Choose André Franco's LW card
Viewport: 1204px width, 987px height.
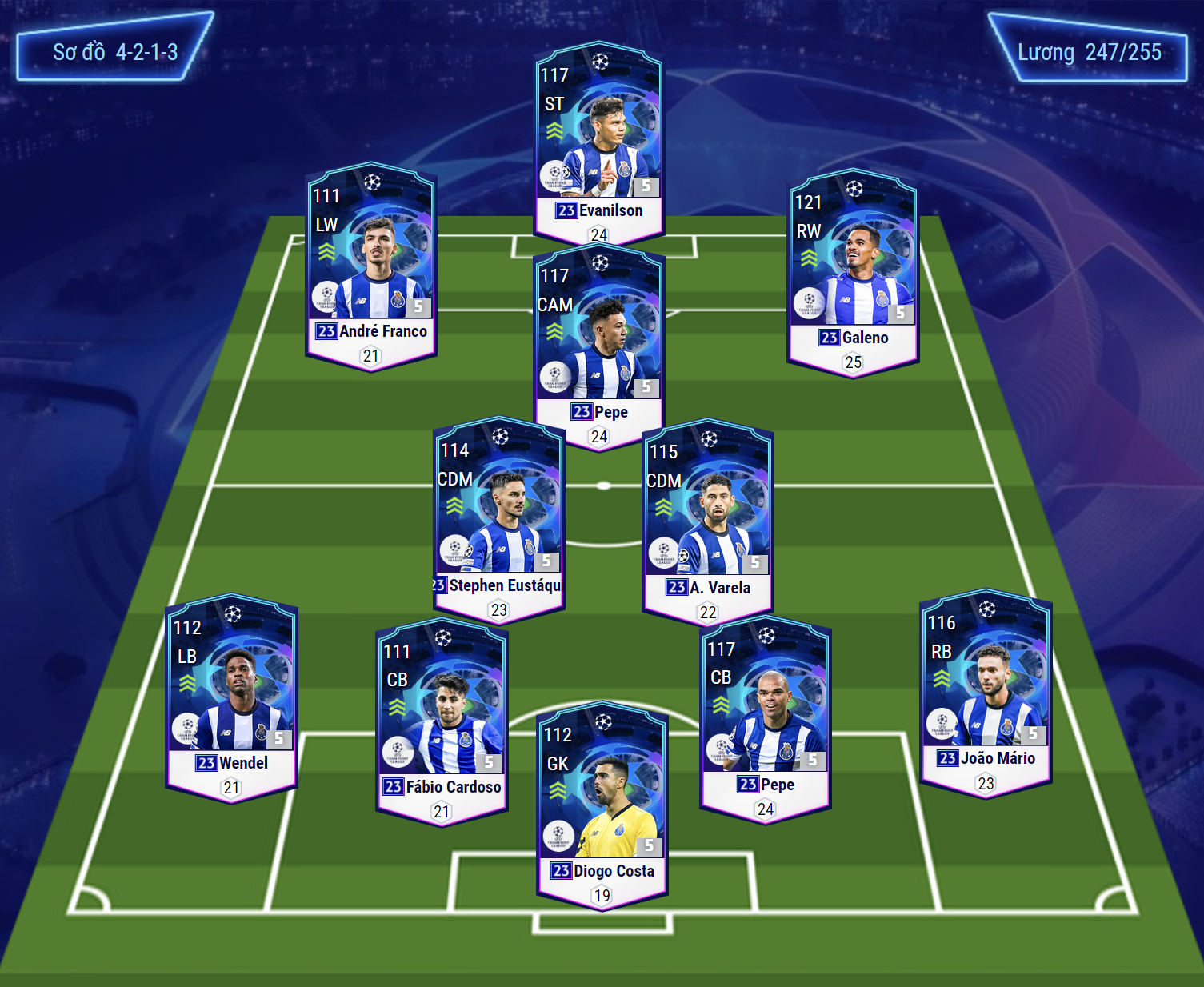click(371, 264)
